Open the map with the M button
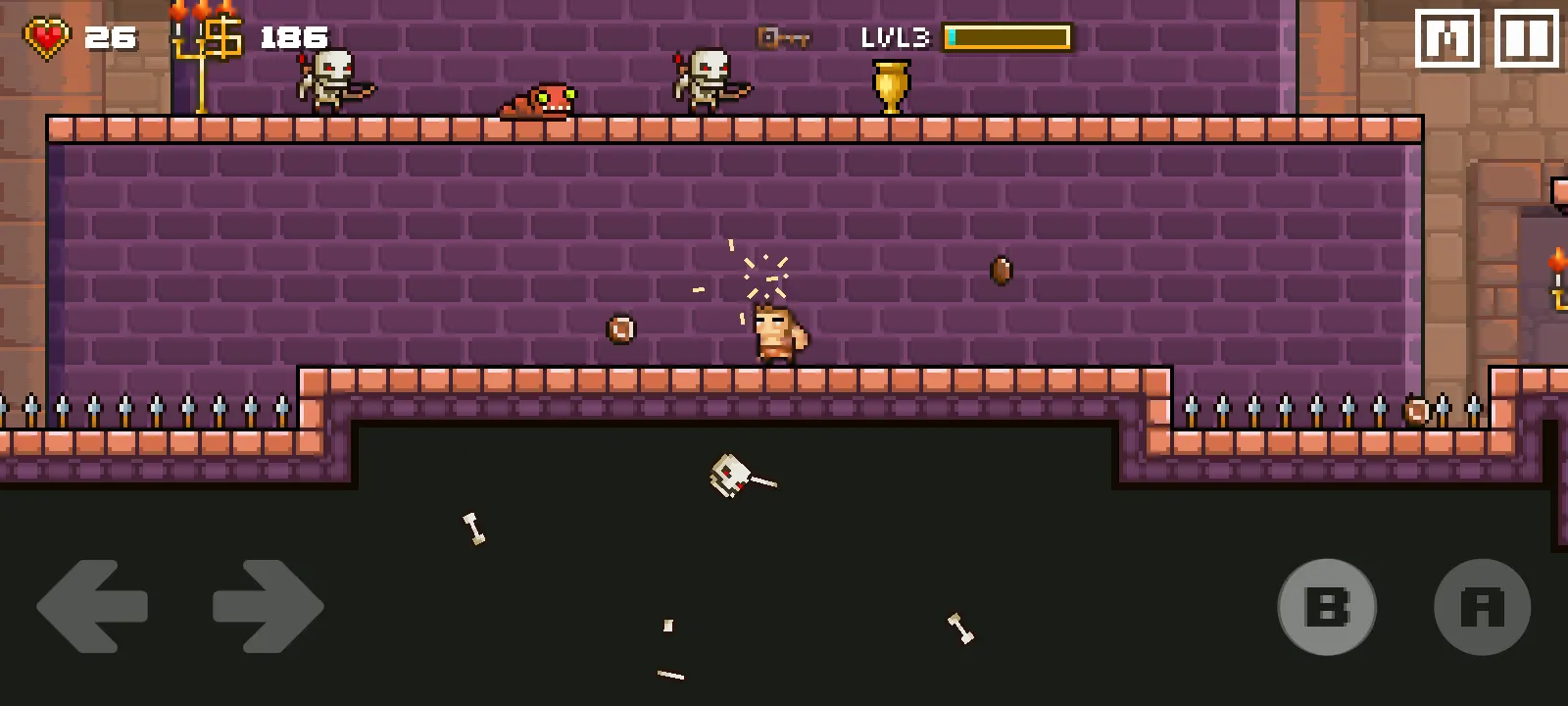Image resolution: width=1568 pixels, height=706 pixels. tap(1446, 39)
